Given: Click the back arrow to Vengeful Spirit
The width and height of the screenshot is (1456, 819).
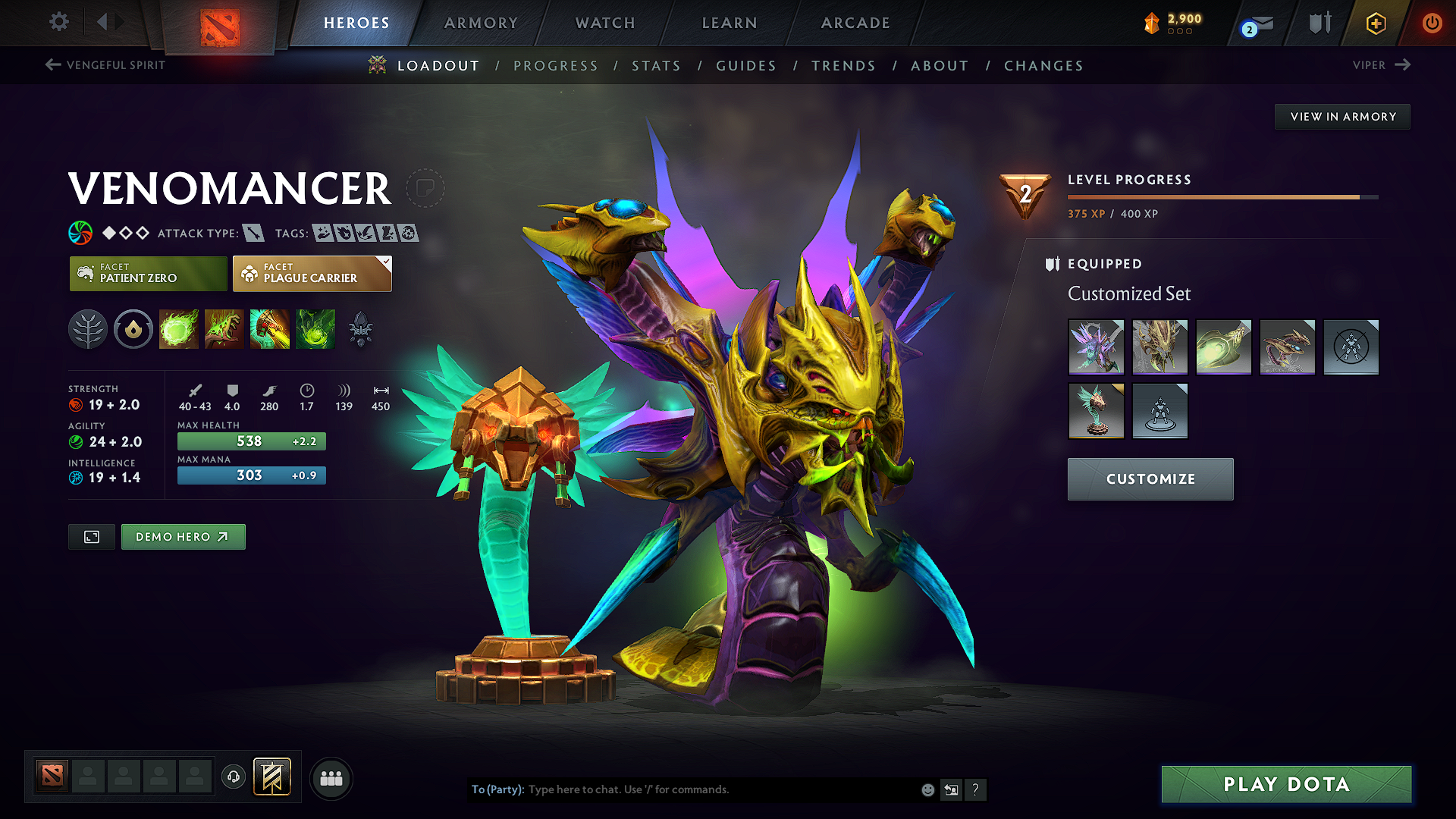Looking at the screenshot, I should click(52, 65).
